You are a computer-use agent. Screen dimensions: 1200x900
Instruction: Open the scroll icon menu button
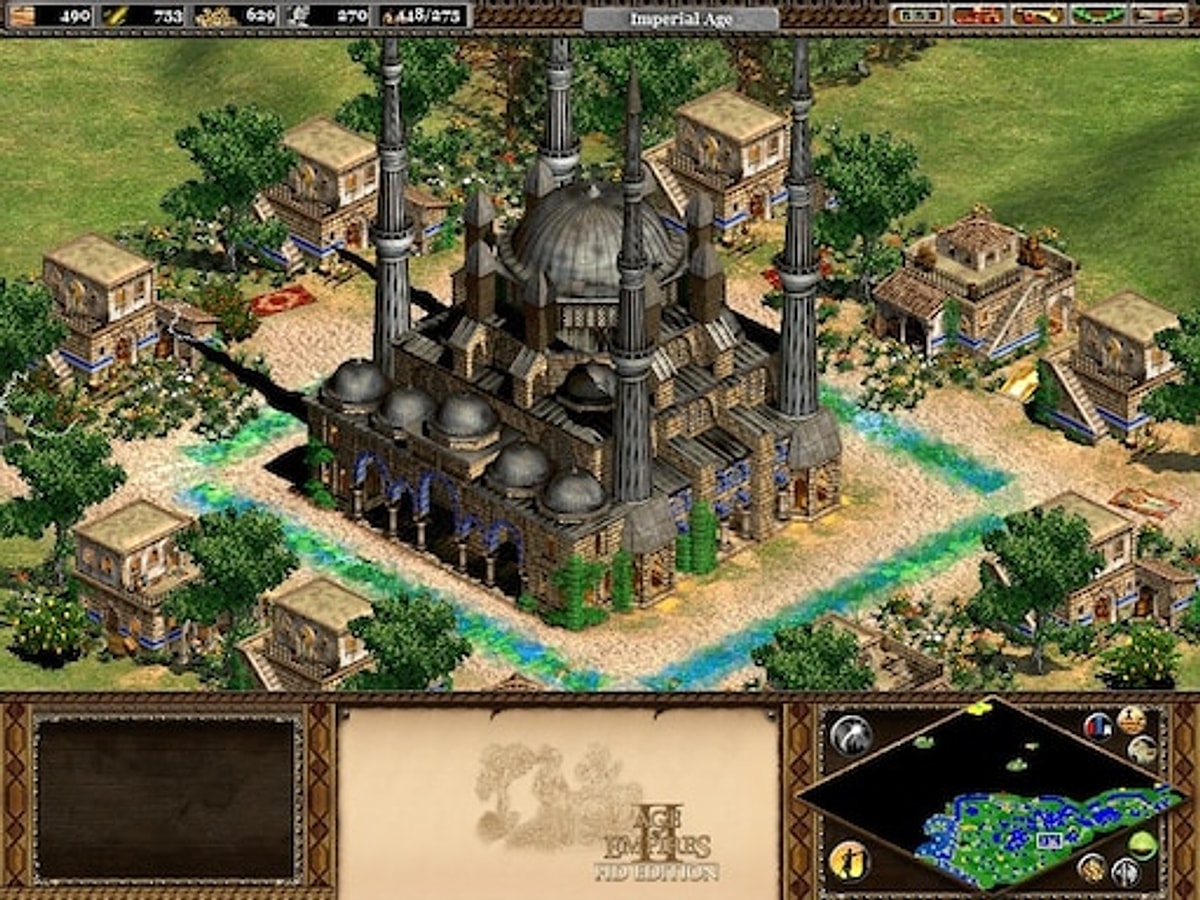pyautogui.click(x=1157, y=15)
